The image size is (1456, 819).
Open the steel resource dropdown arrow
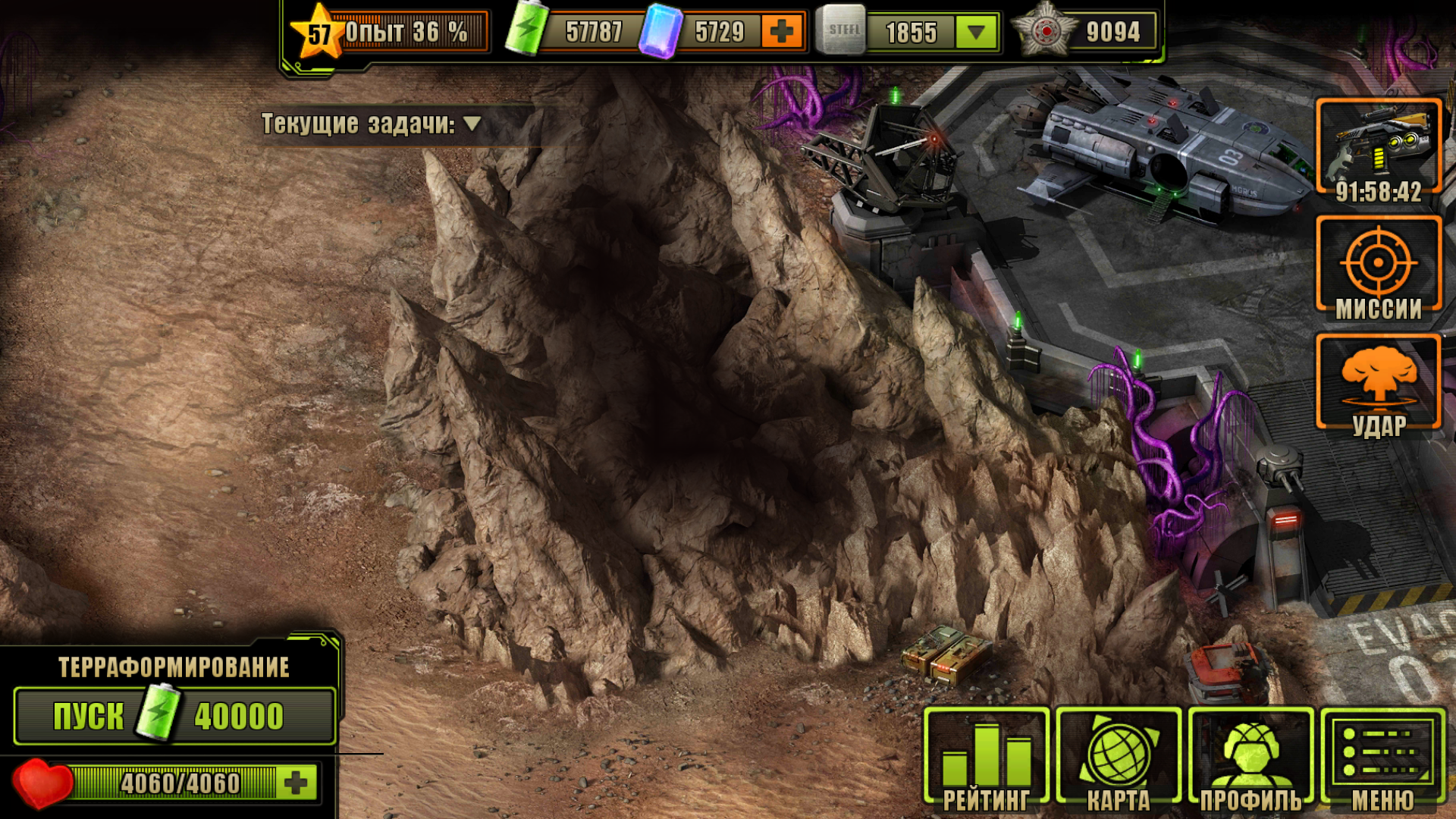coord(976,33)
